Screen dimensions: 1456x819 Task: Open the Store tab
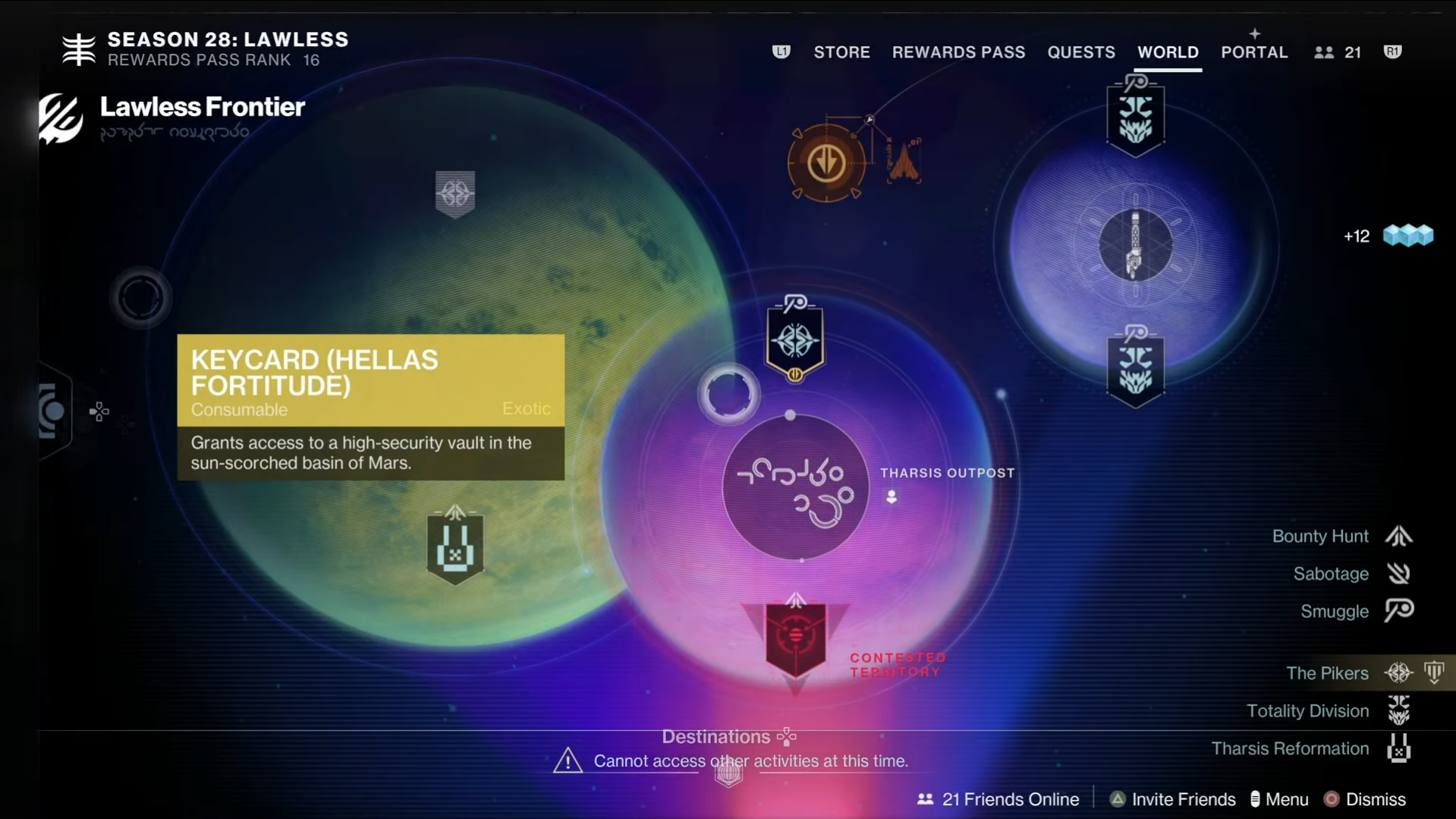(841, 52)
